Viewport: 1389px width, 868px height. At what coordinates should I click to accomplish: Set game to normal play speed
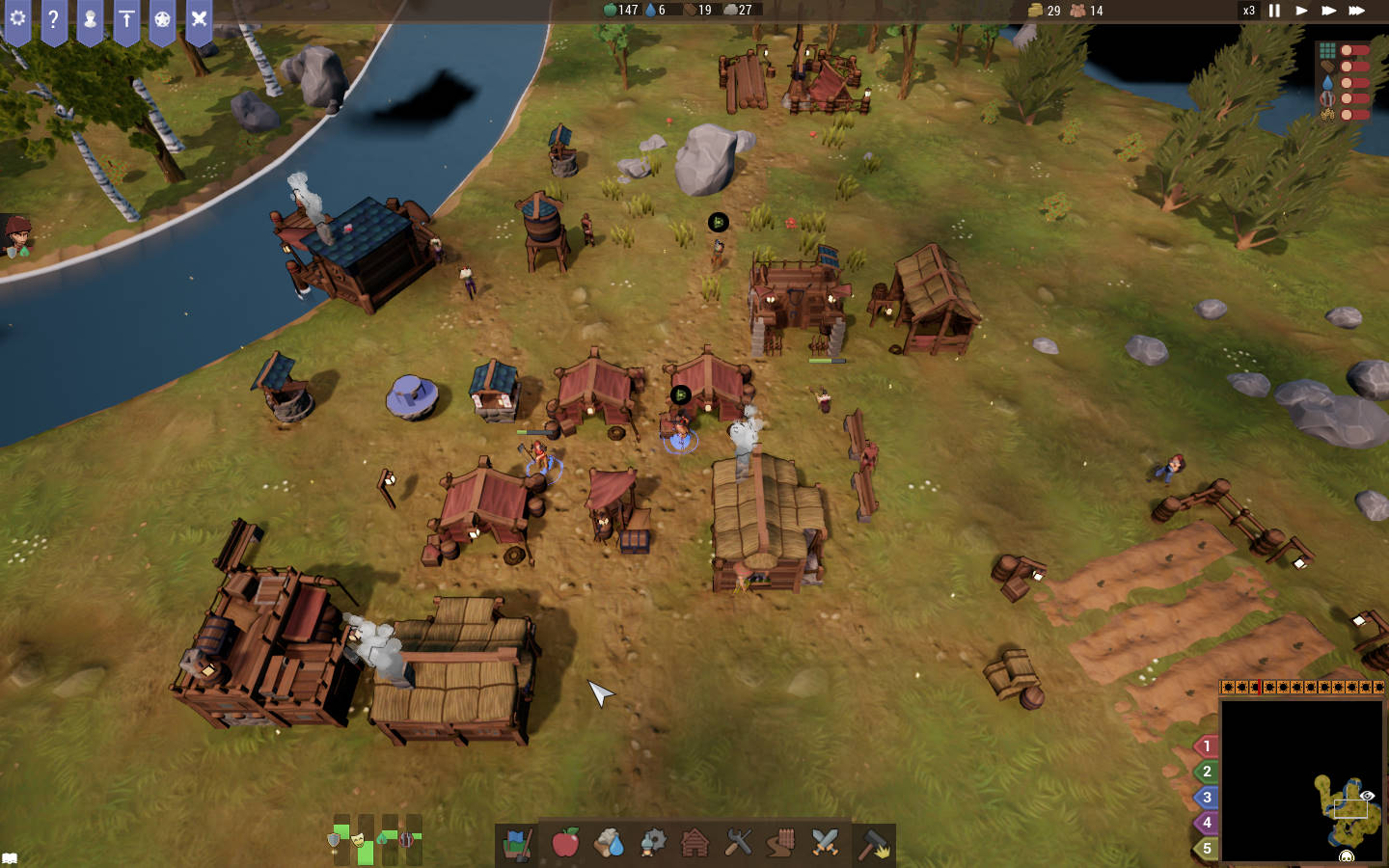pyautogui.click(x=1301, y=11)
